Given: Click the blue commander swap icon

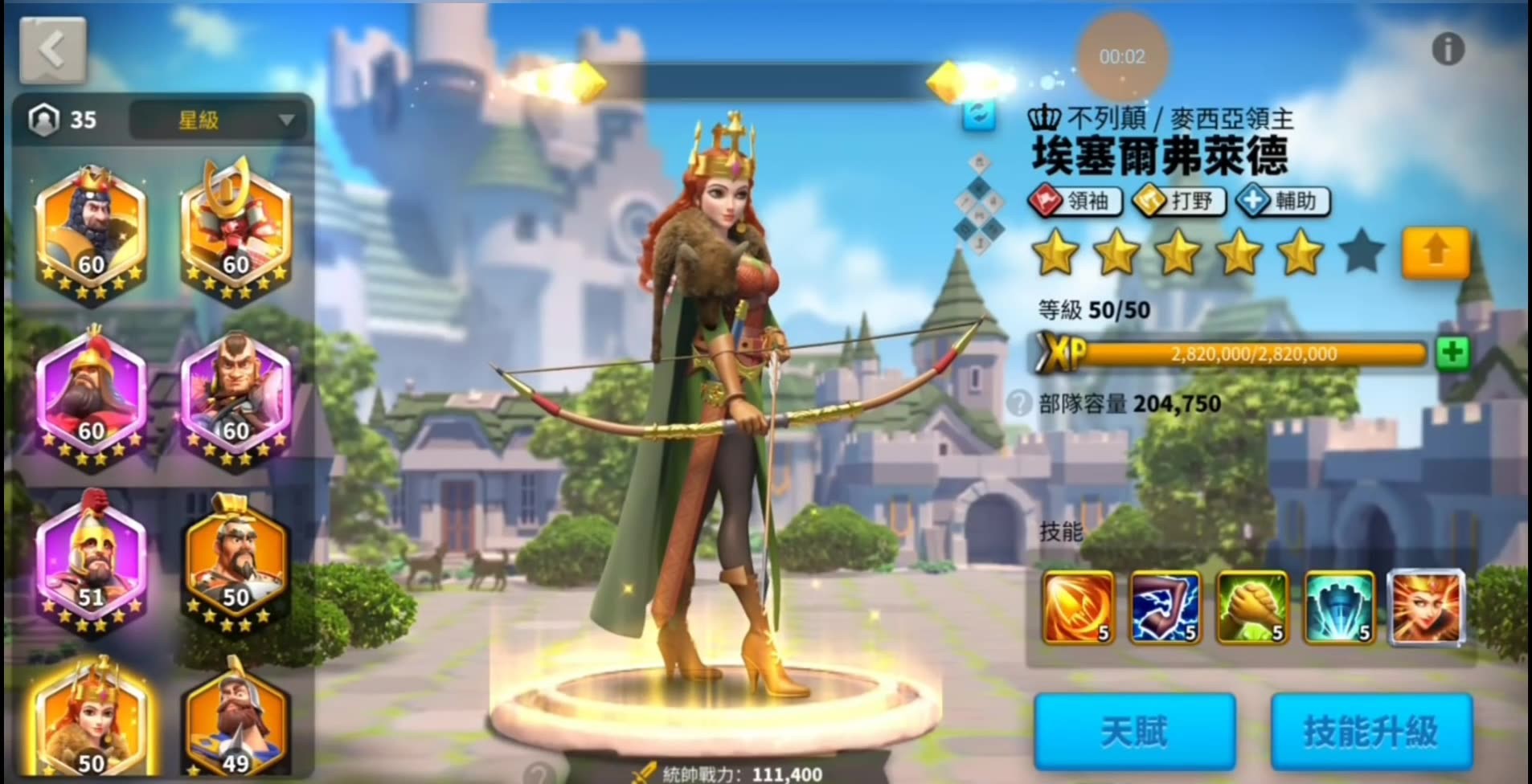Looking at the screenshot, I should coord(979,116).
